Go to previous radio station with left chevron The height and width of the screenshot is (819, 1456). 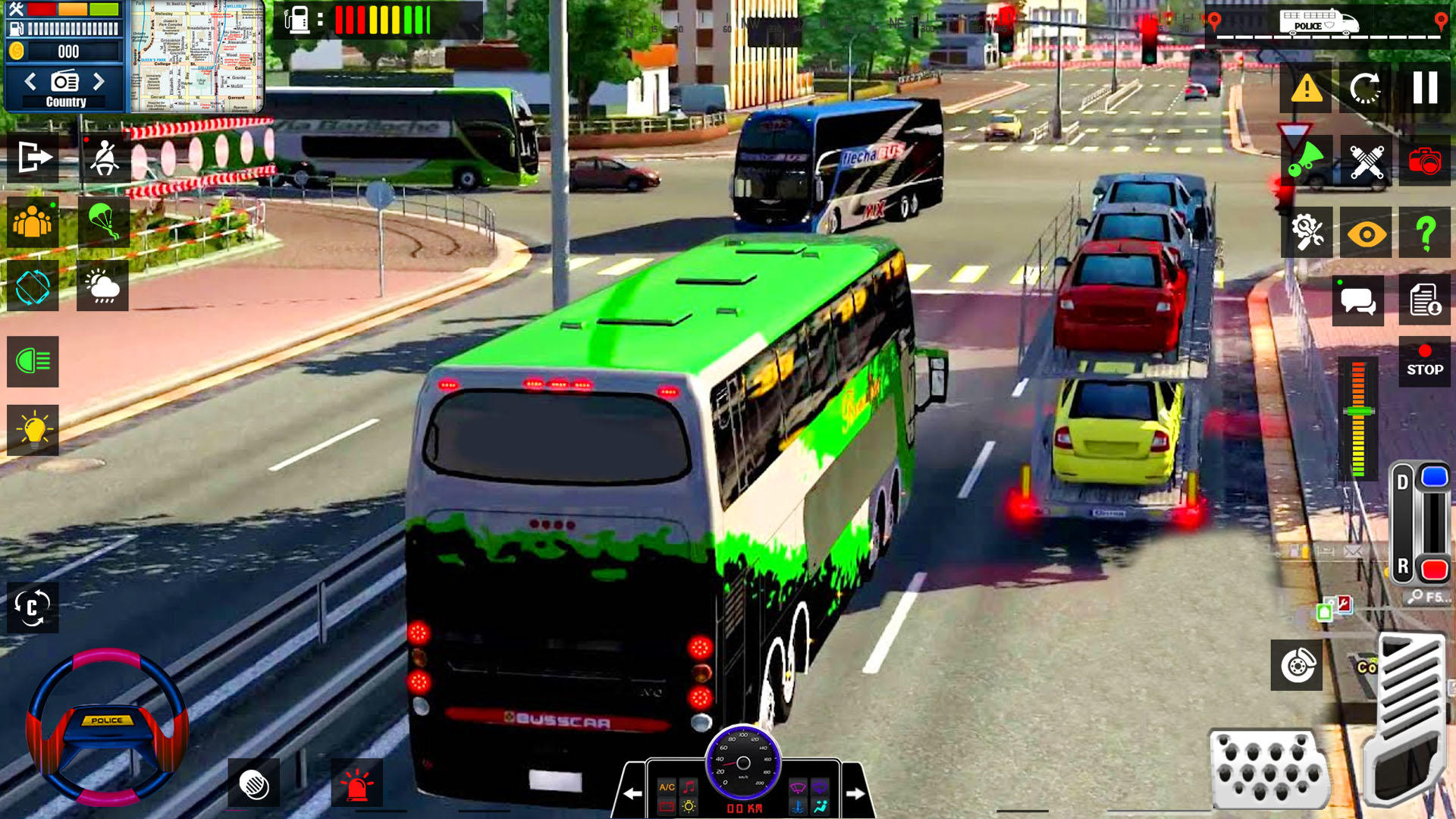pyautogui.click(x=30, y=81)
